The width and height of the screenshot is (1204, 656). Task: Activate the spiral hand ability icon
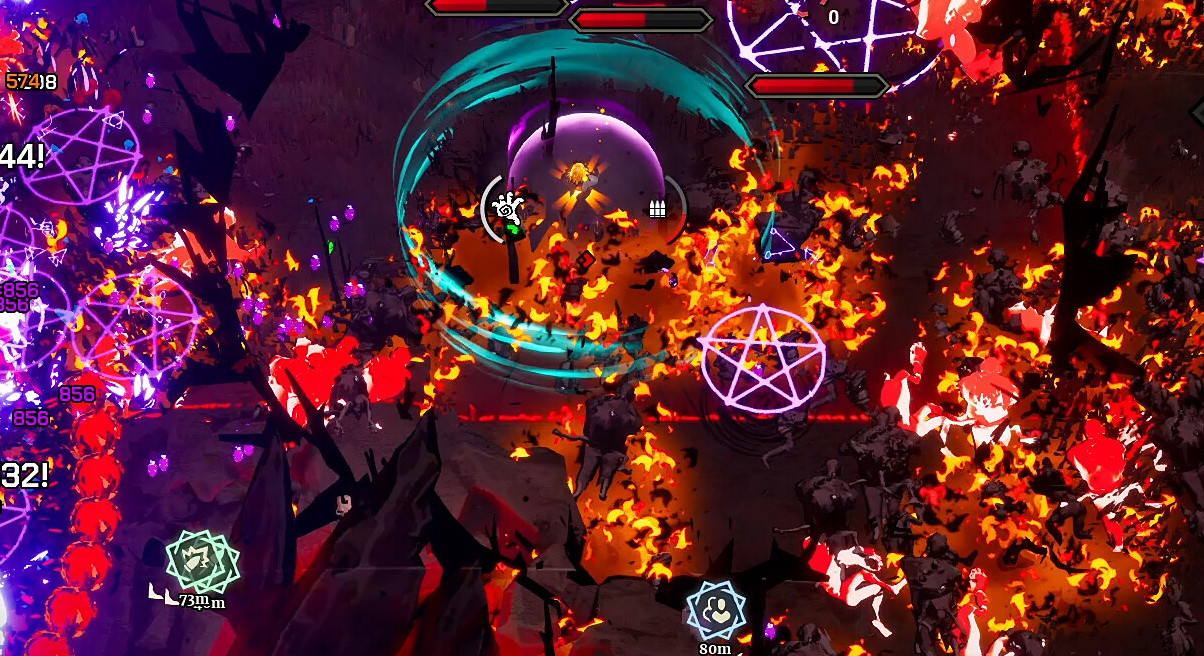point(507,208)
